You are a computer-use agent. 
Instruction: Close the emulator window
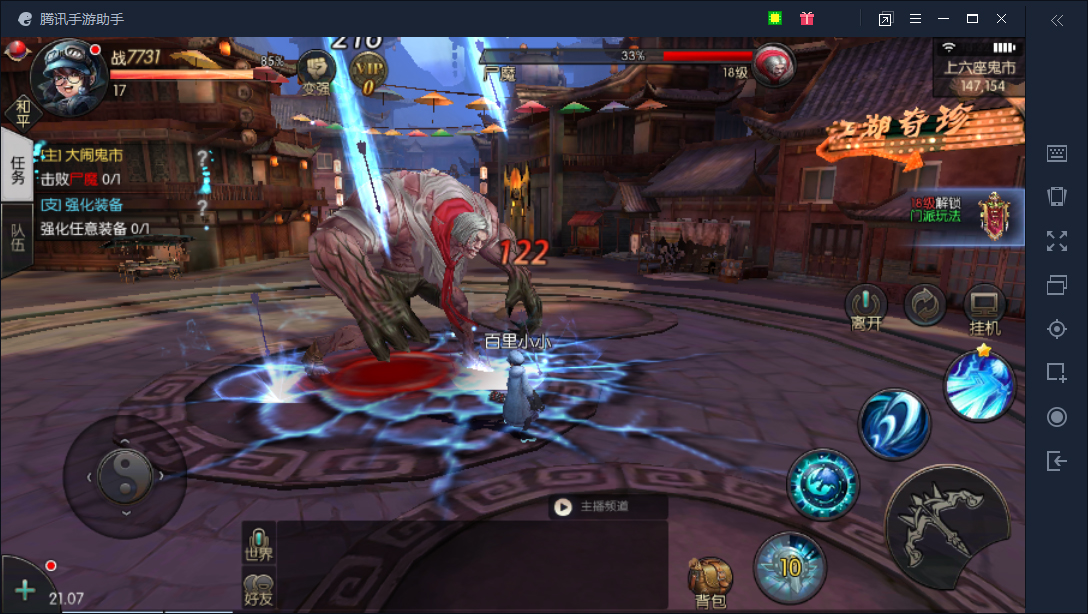click(x=1001, y=19)
